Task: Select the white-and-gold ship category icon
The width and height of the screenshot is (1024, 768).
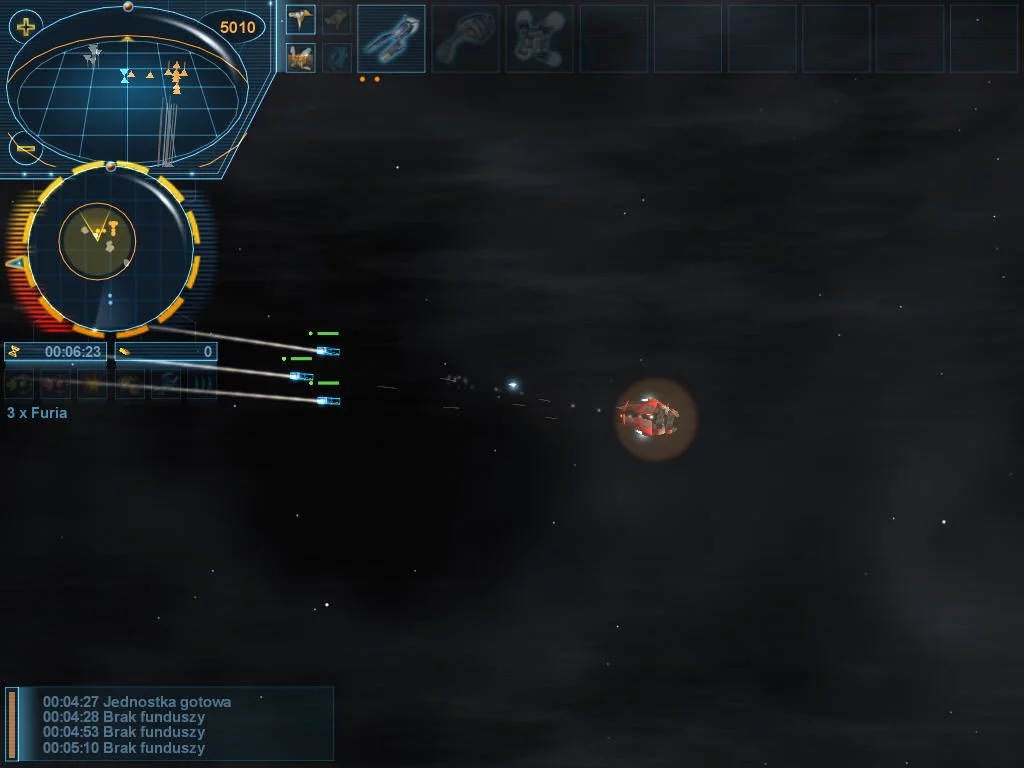Action: coord(300,18)
